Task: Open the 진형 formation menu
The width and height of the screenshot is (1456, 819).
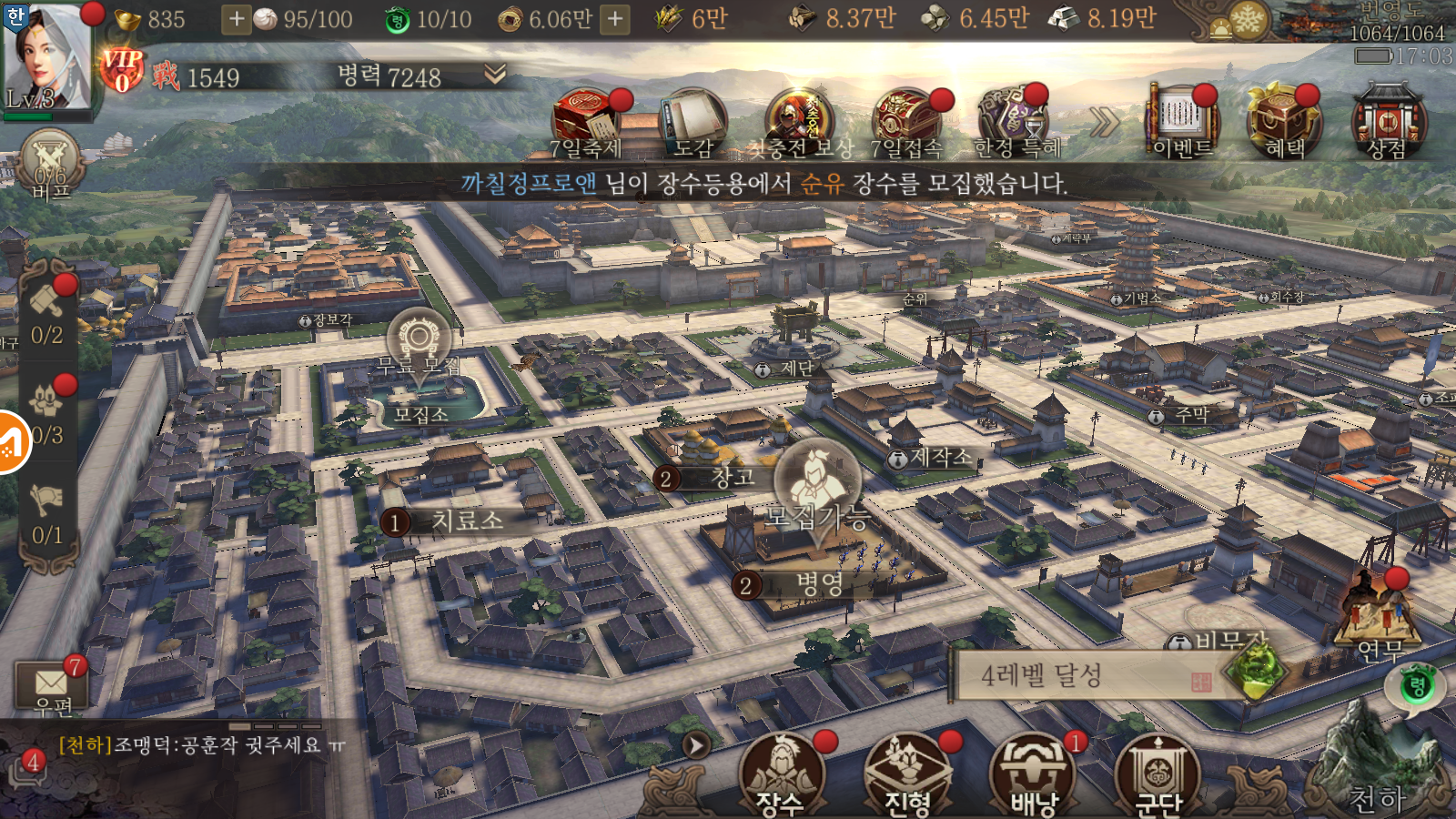Action: click(x=907, y=775)
